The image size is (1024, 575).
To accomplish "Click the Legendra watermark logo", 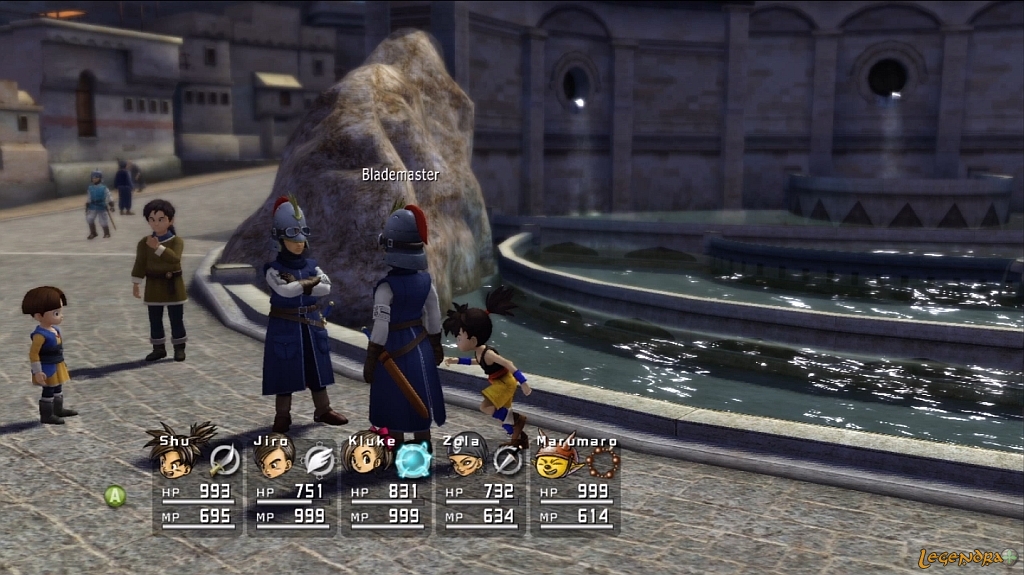I will [967, 557].
